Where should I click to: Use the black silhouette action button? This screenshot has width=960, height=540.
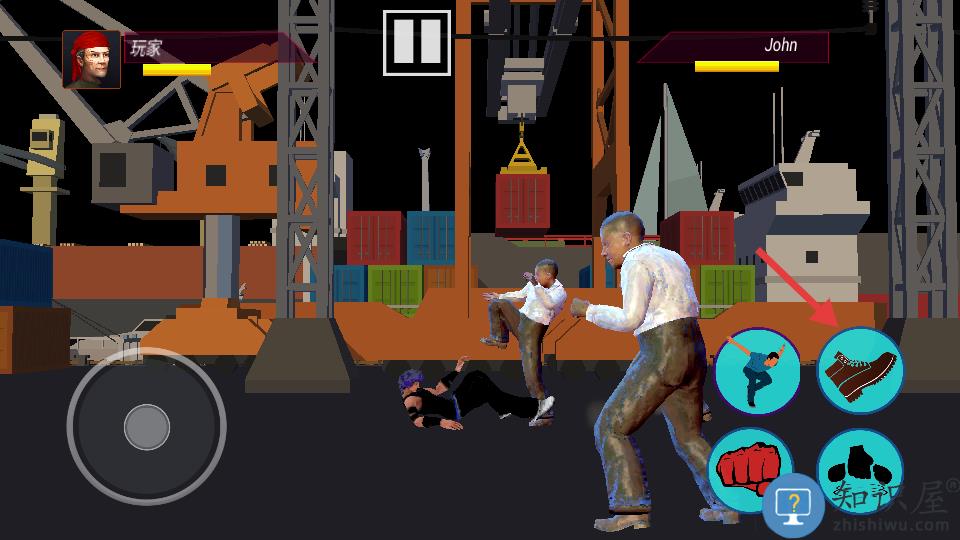pyautogui.click(x=859, y=463)
